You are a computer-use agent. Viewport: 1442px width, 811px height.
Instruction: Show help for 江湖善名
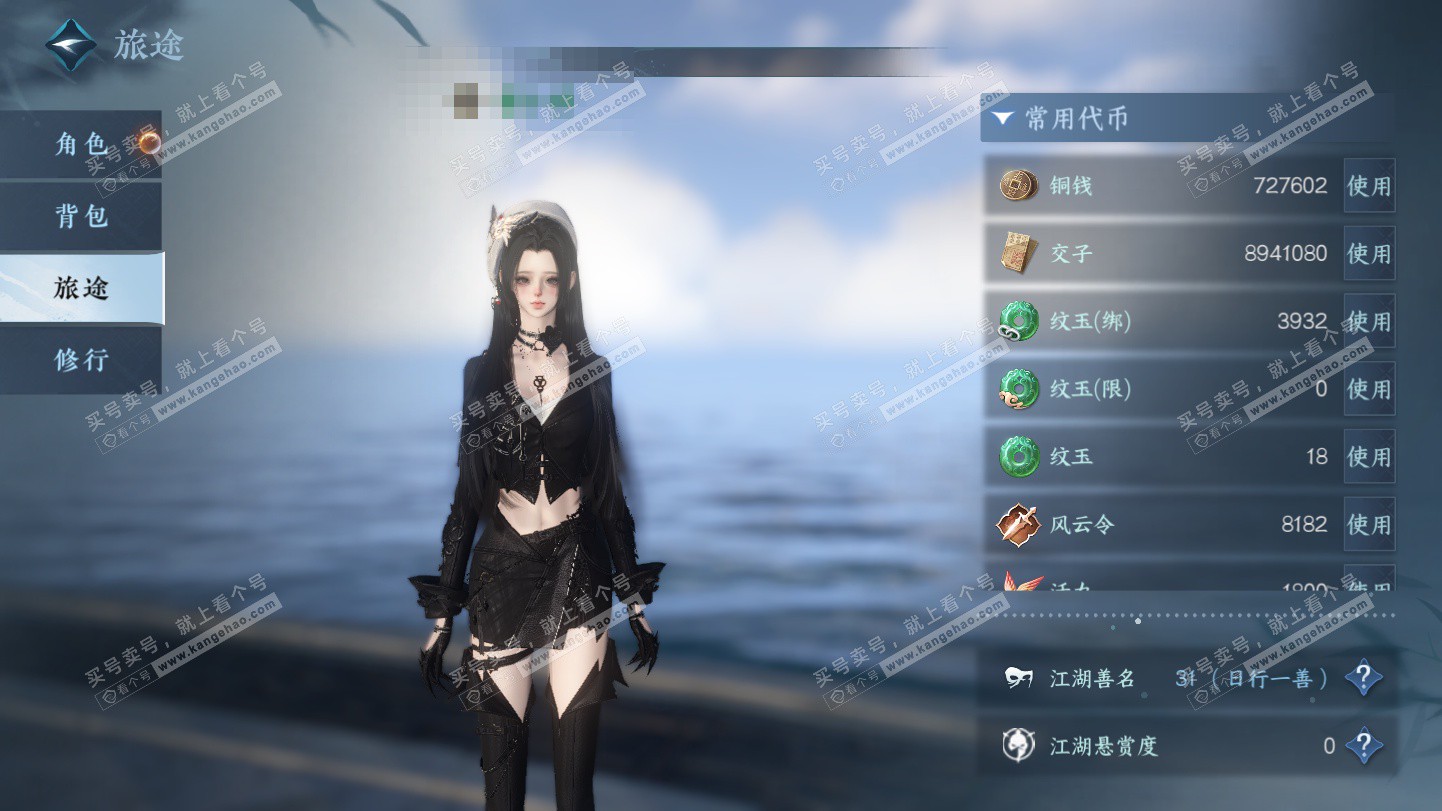tap(1362, 679)
